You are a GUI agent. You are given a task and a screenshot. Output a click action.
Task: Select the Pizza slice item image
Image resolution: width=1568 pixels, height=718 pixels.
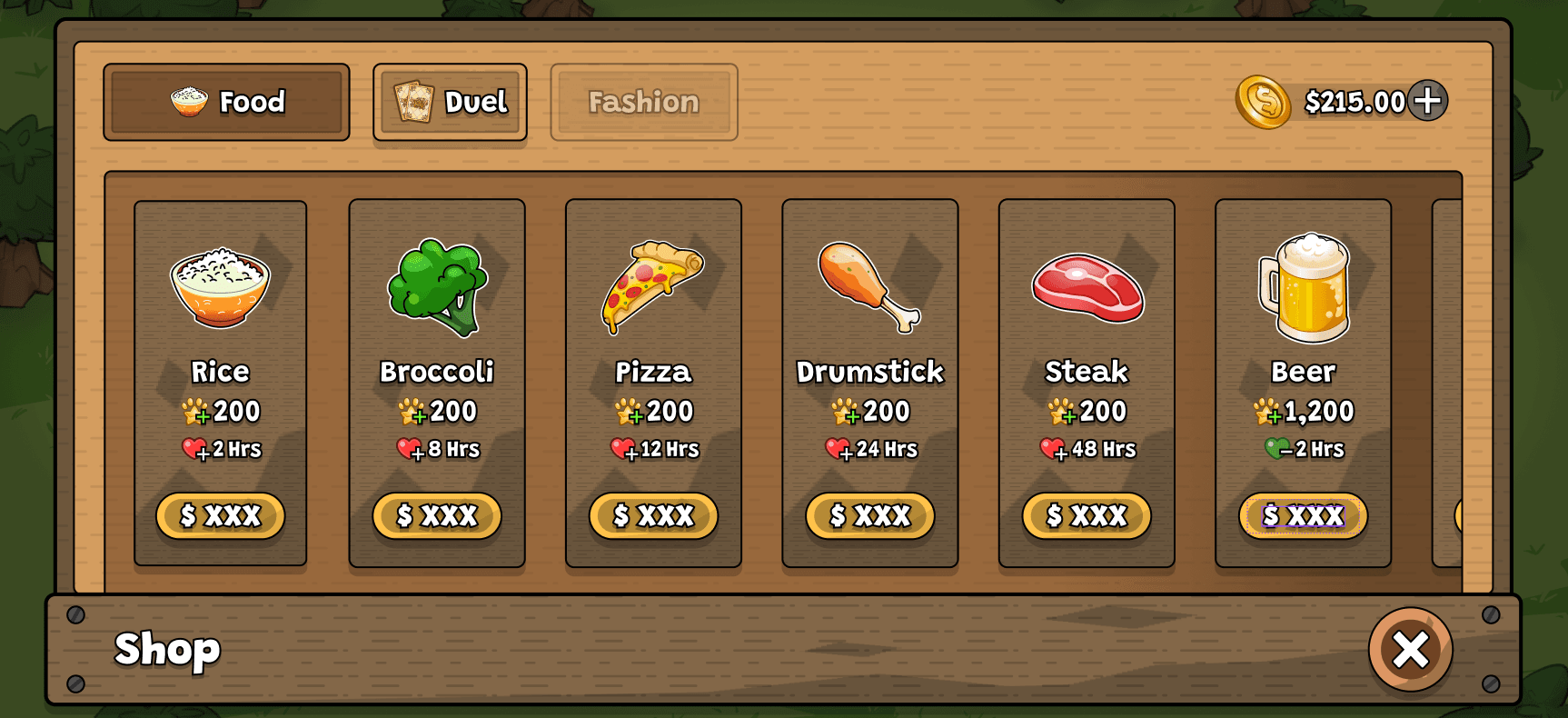click(x=652, y=285)
